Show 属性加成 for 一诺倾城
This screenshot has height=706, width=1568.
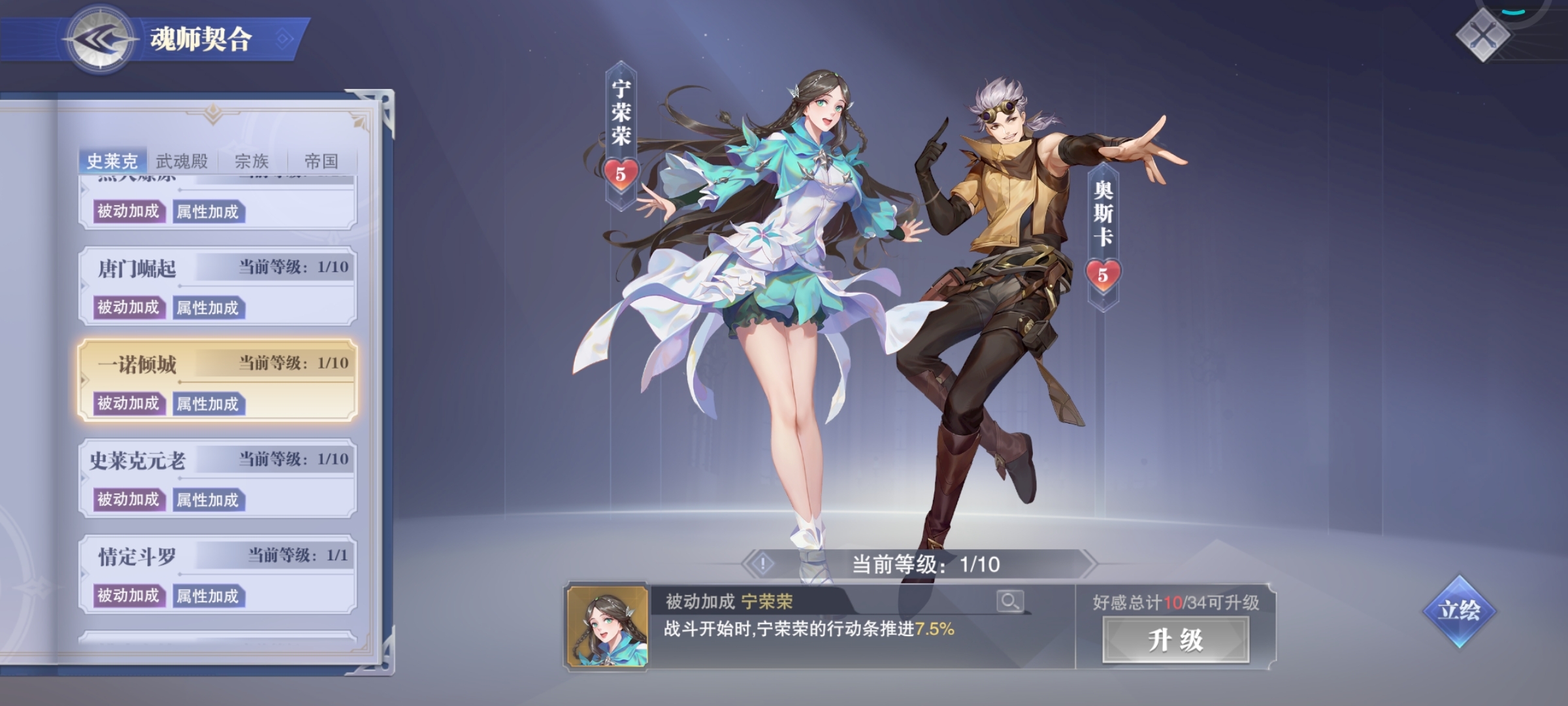tap(208, 404)
